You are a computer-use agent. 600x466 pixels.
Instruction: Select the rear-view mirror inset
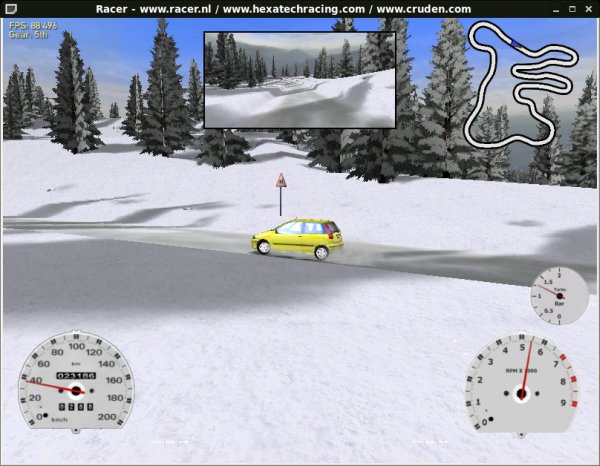(x=299, y=79)
